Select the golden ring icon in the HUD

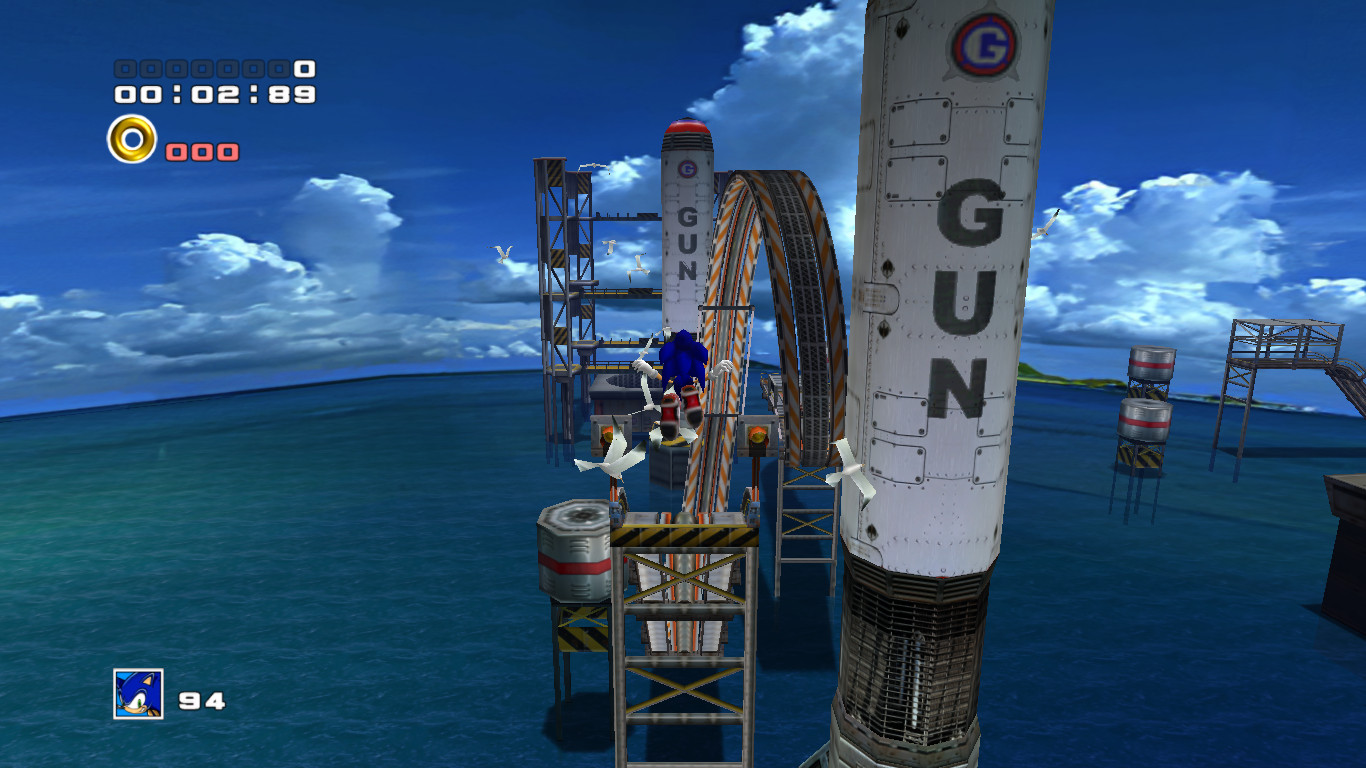click(x=129, y=140)
